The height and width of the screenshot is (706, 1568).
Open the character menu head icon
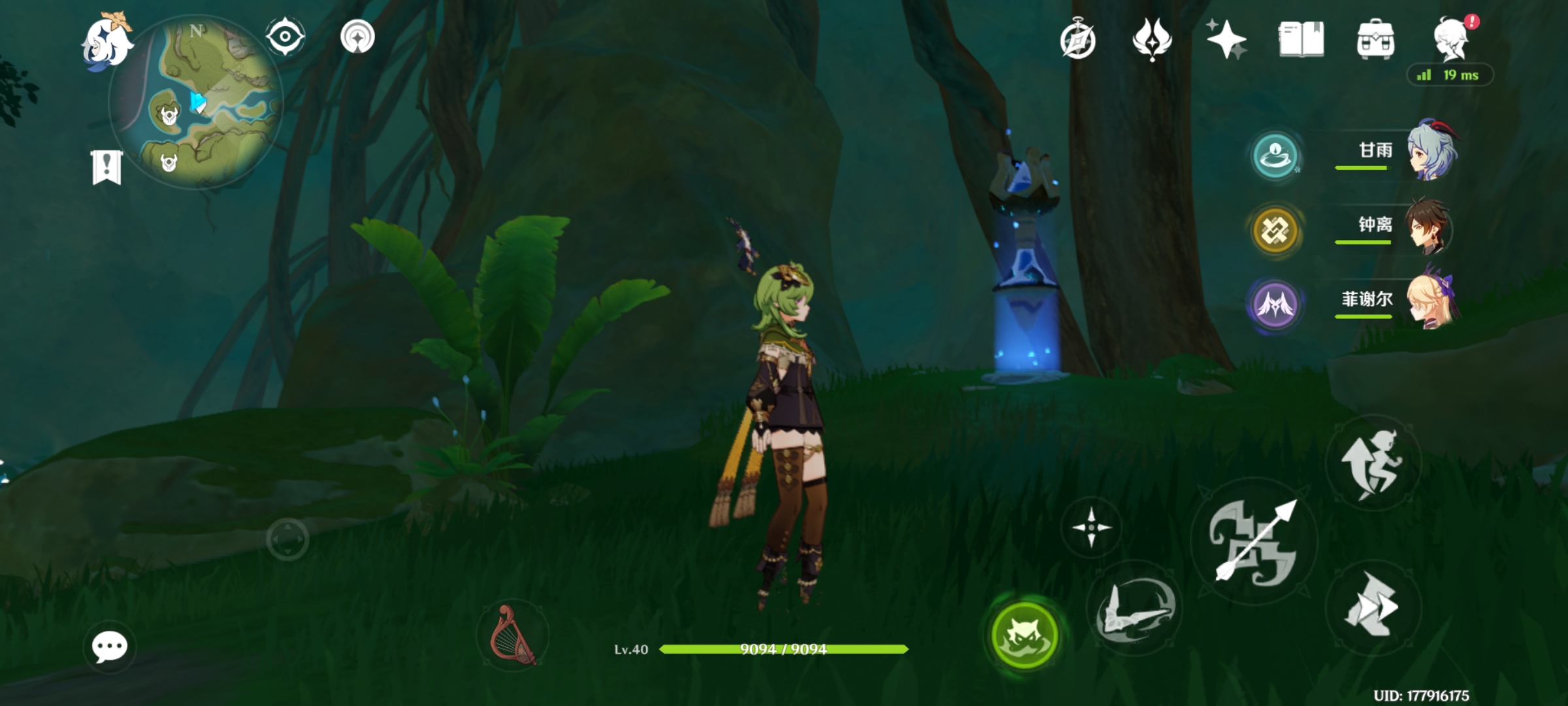point(1451,39)
